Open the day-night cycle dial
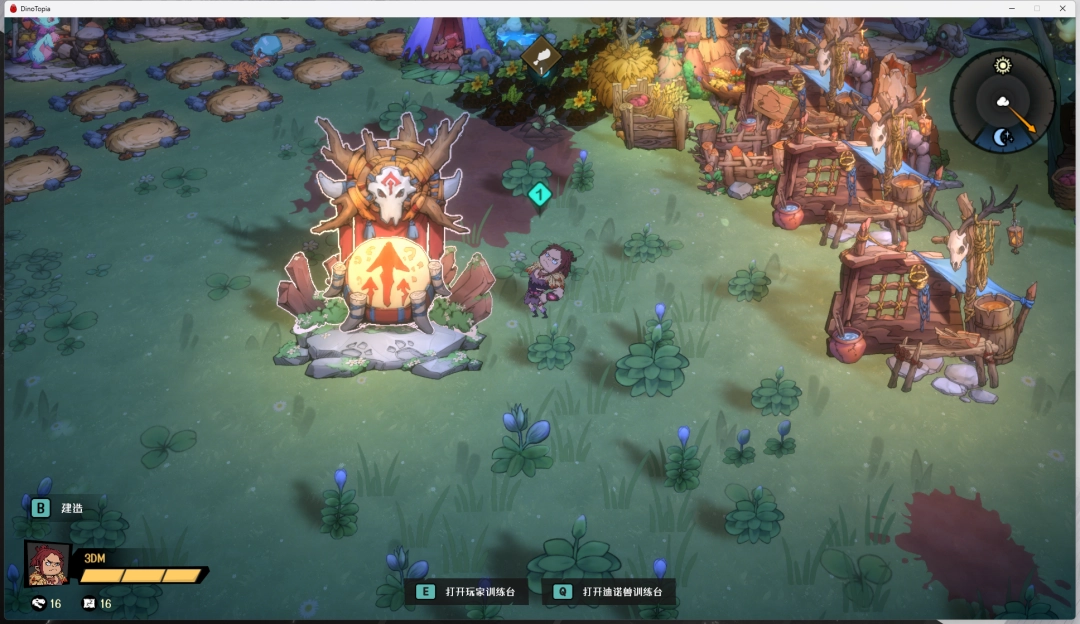This screenshot has width=1080, height=624. pyautogui.click(x=1002, y=101)
